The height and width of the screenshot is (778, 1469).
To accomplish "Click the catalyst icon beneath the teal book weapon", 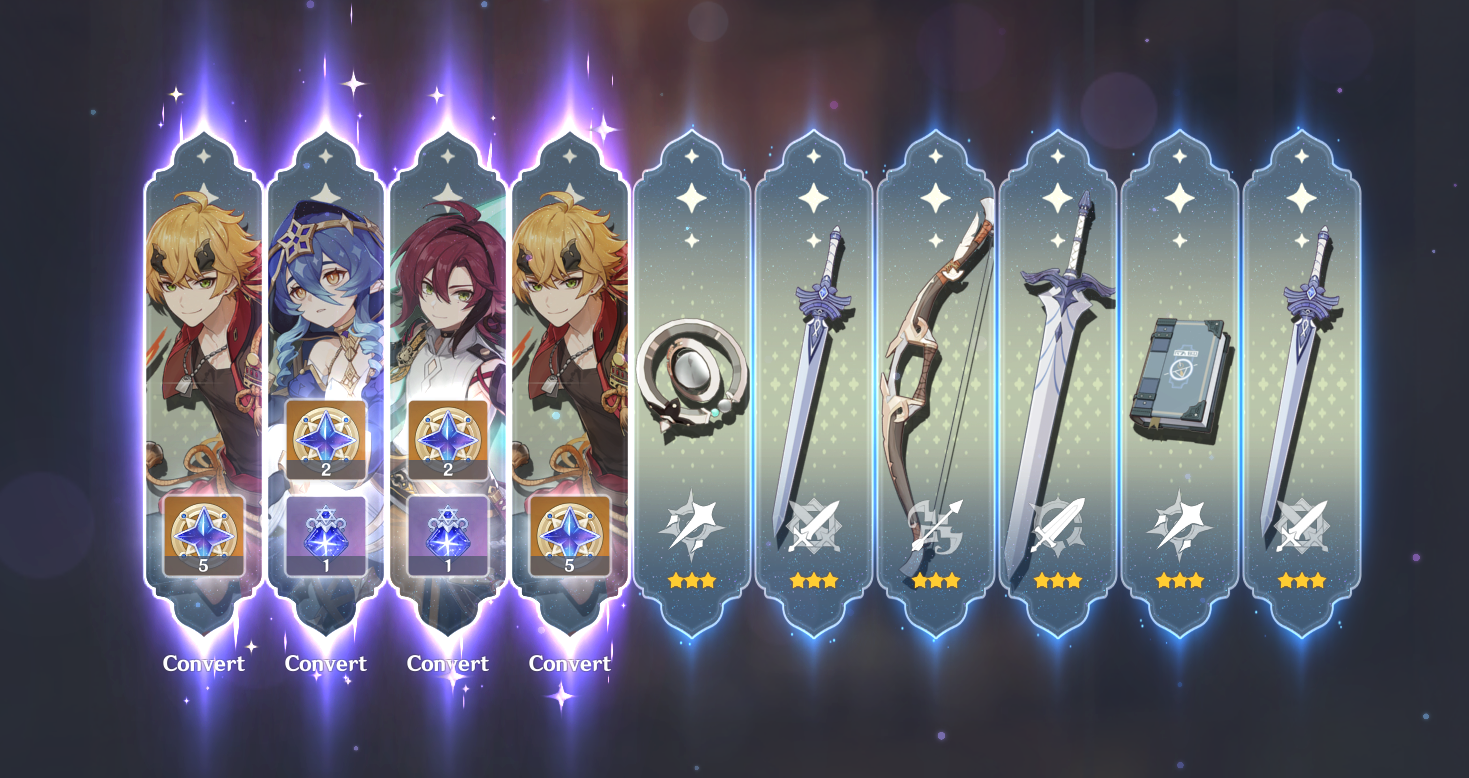I will pos(1178,524).
